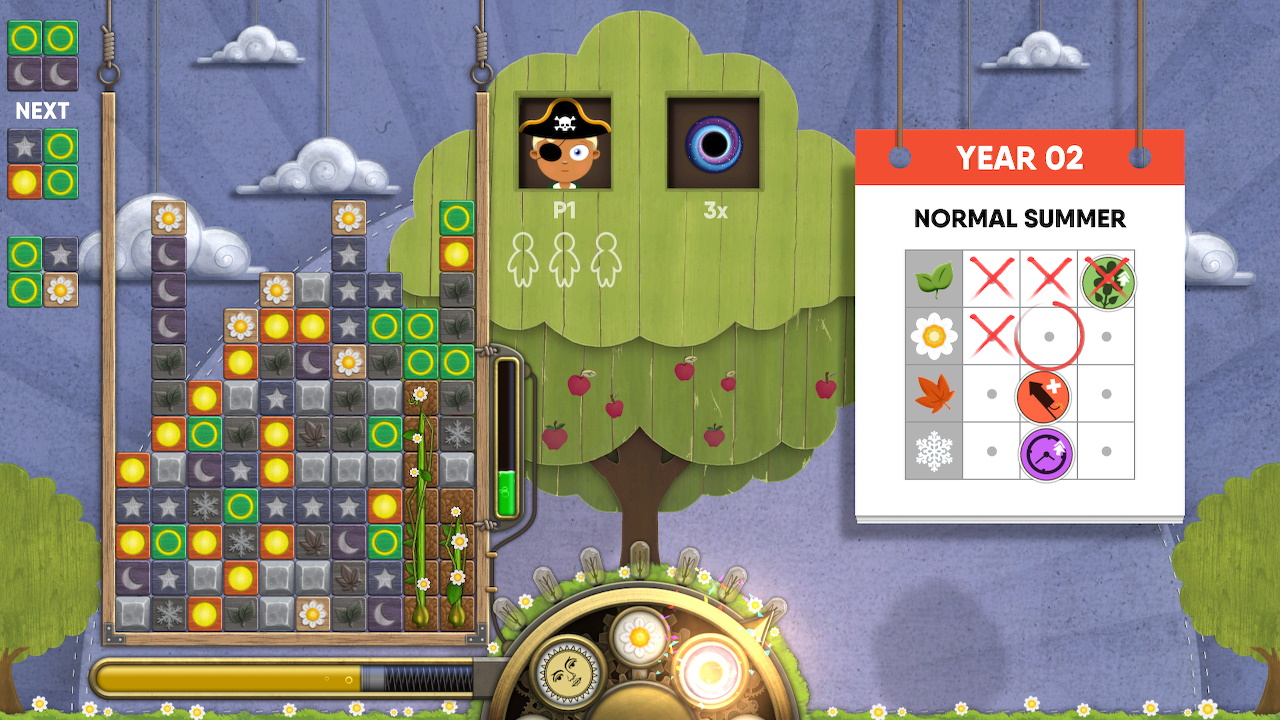Select the purple clock upgrade in the winter row
Viewport: 1280px width, 720px height.
click(1048, 452)
